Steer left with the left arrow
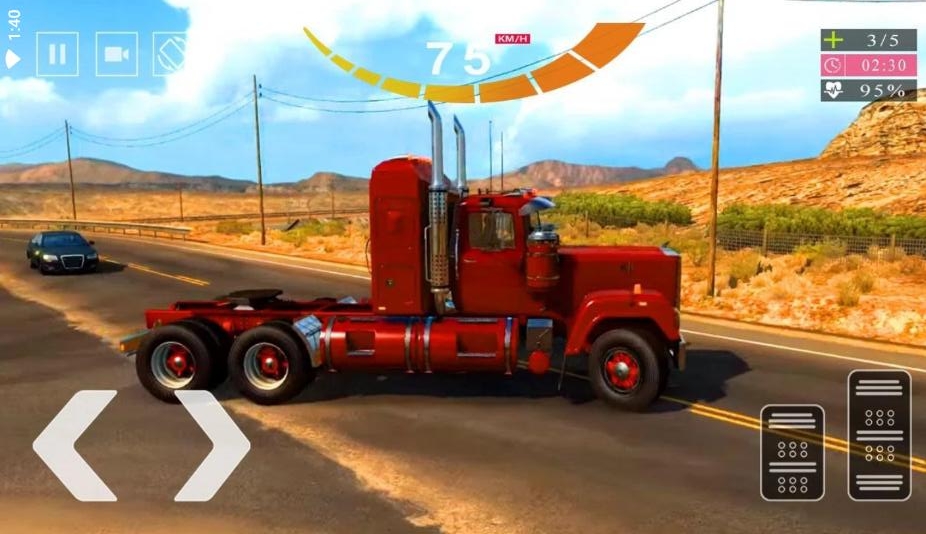The image size is (926, 534). (x=76, y=445)
